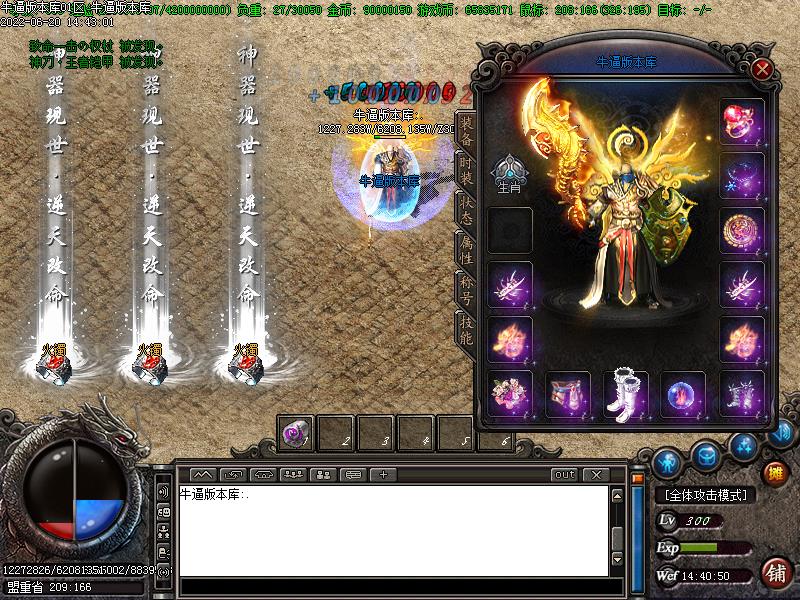Select the white boots equipment slot
Screen dimensions: 800x600
pos(627,393)
